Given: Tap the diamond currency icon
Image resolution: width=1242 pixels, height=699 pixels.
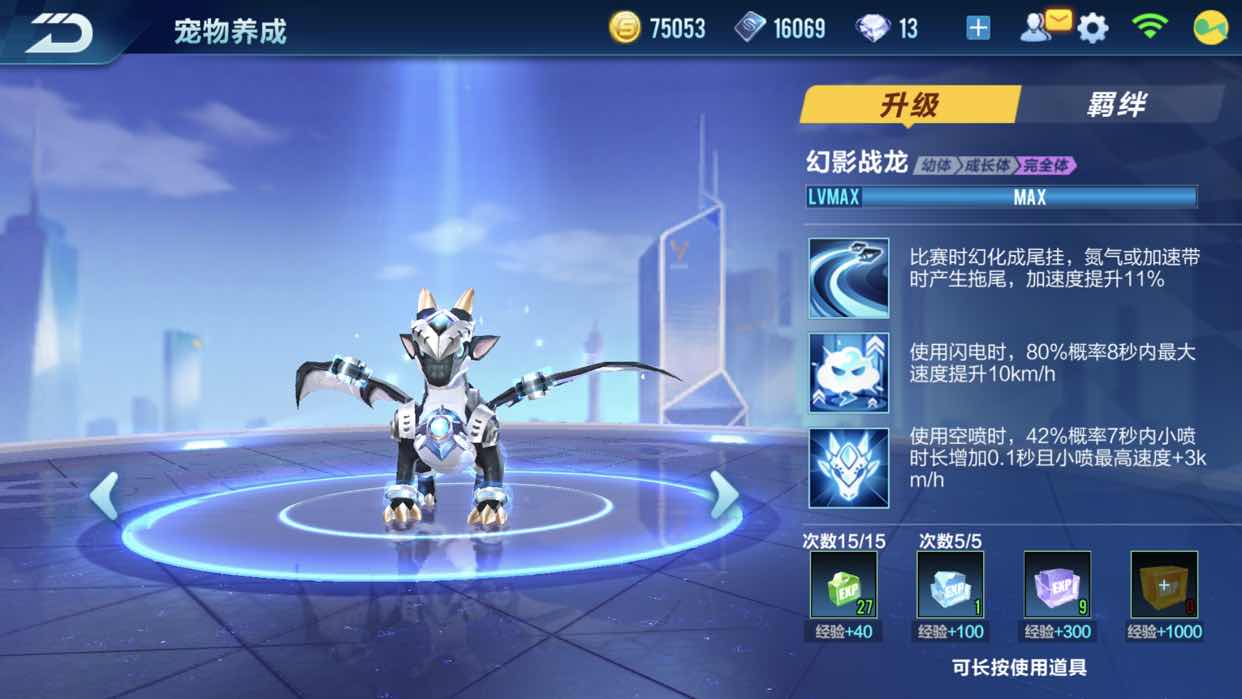Looking at the screenshot, I should point(873,28).
